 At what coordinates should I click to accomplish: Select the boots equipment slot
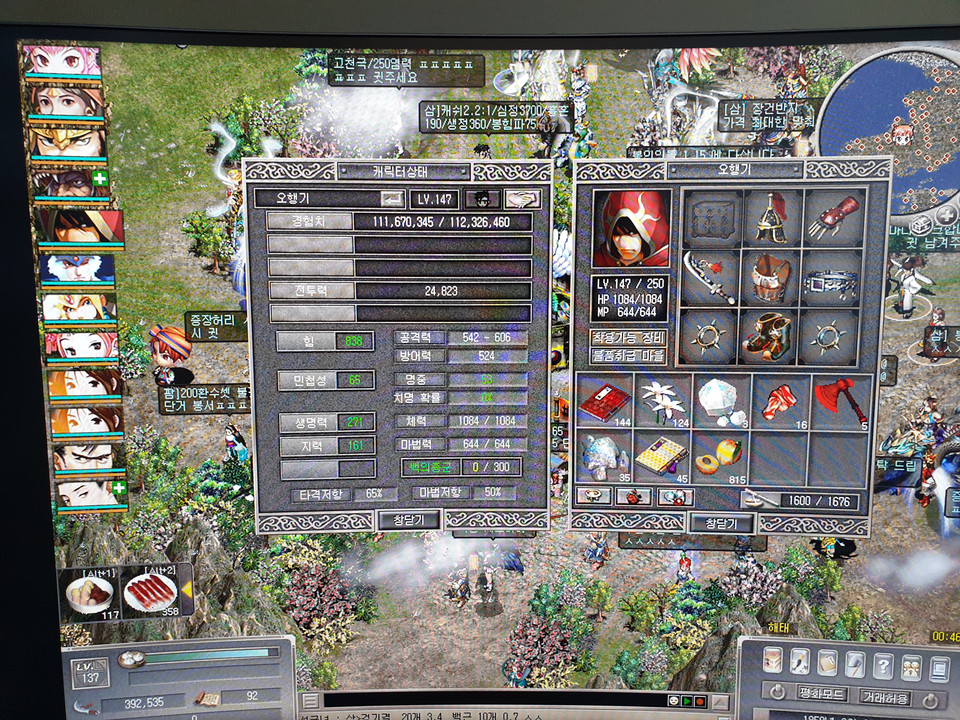[x=771, y=336]
